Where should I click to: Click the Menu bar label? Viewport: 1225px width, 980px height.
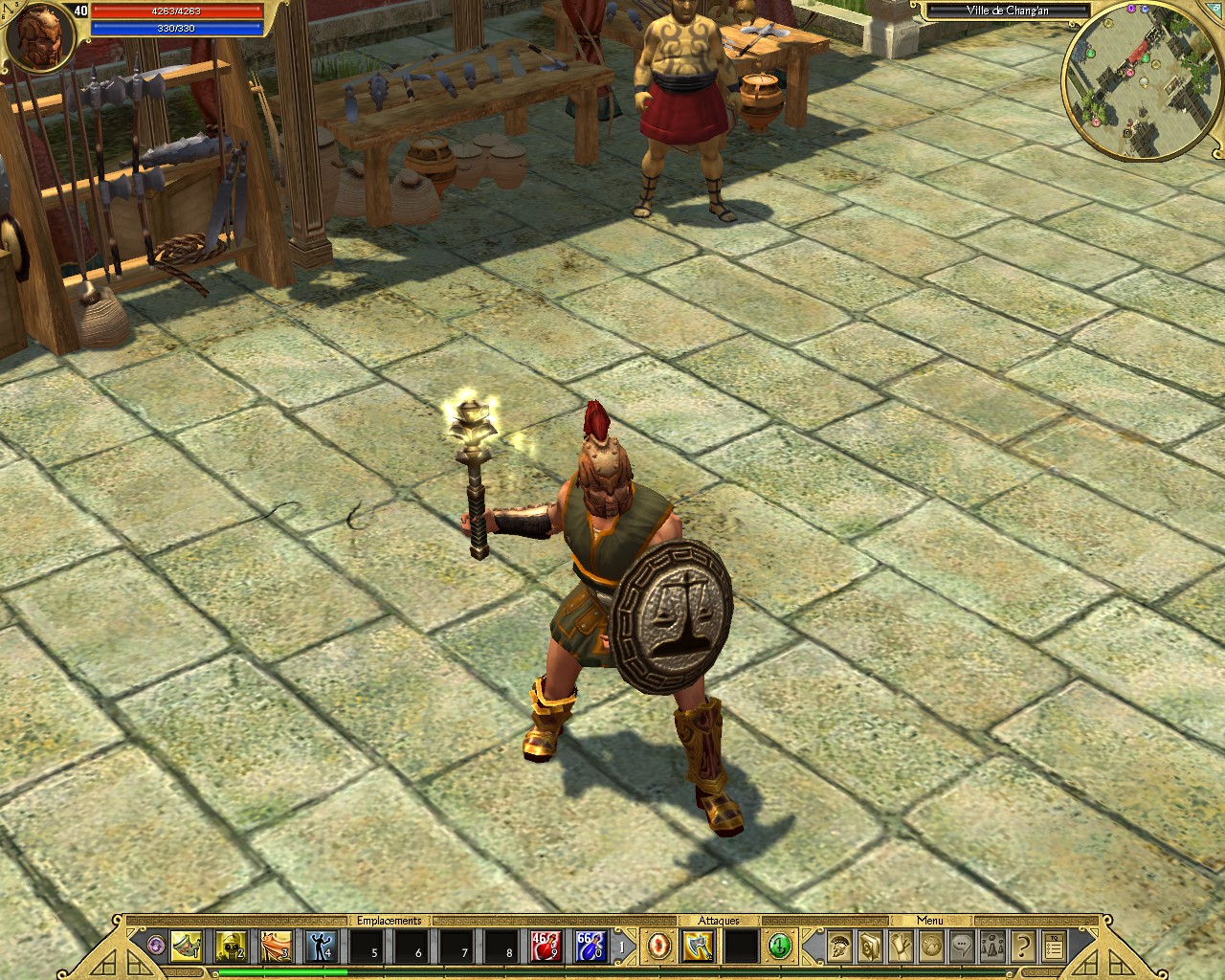(x=928, y=920)
